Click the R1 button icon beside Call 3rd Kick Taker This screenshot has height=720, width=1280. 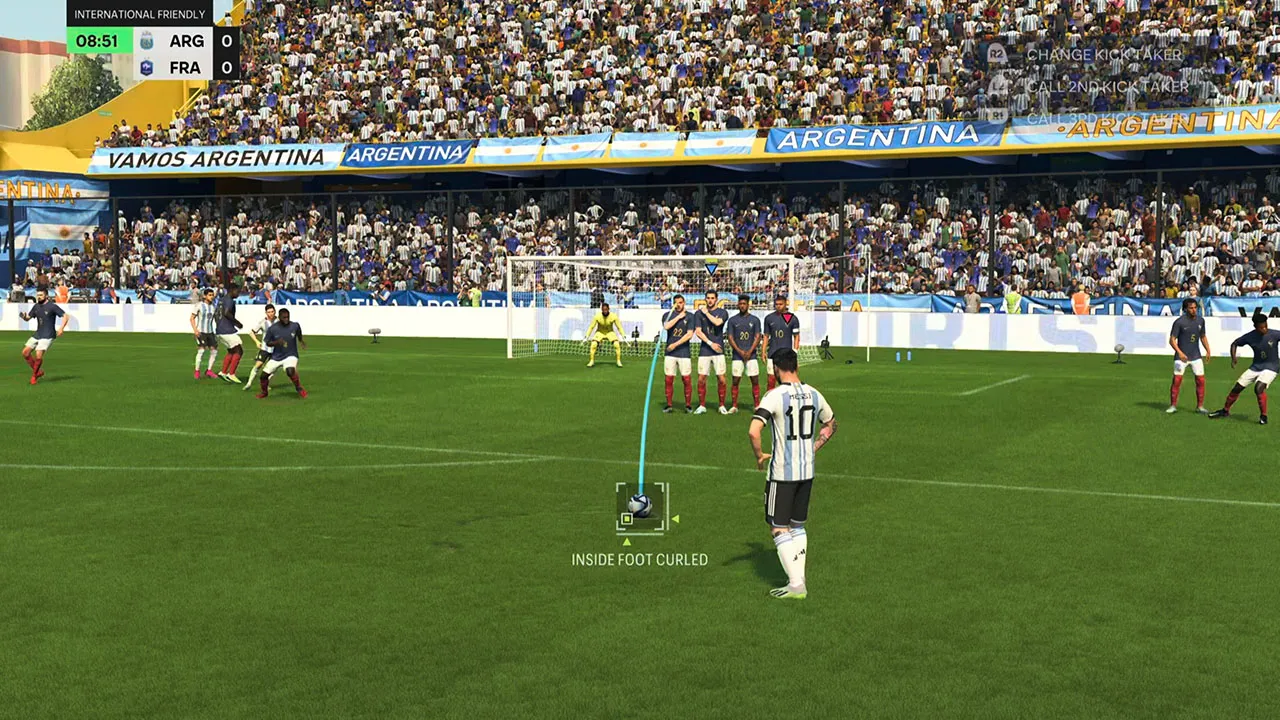[x=997, y=119]
